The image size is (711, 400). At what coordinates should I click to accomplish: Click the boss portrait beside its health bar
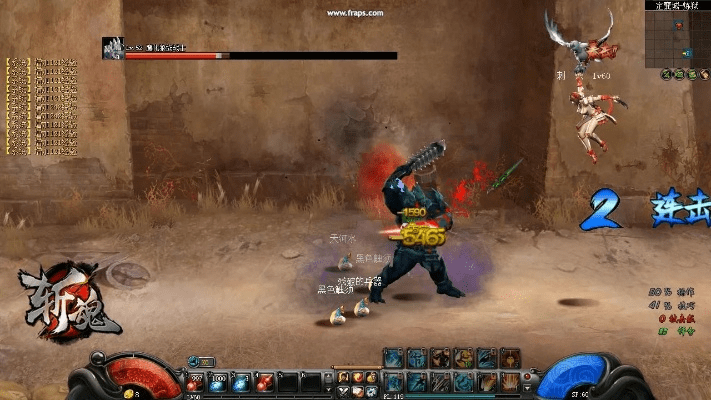click(112, 46)
